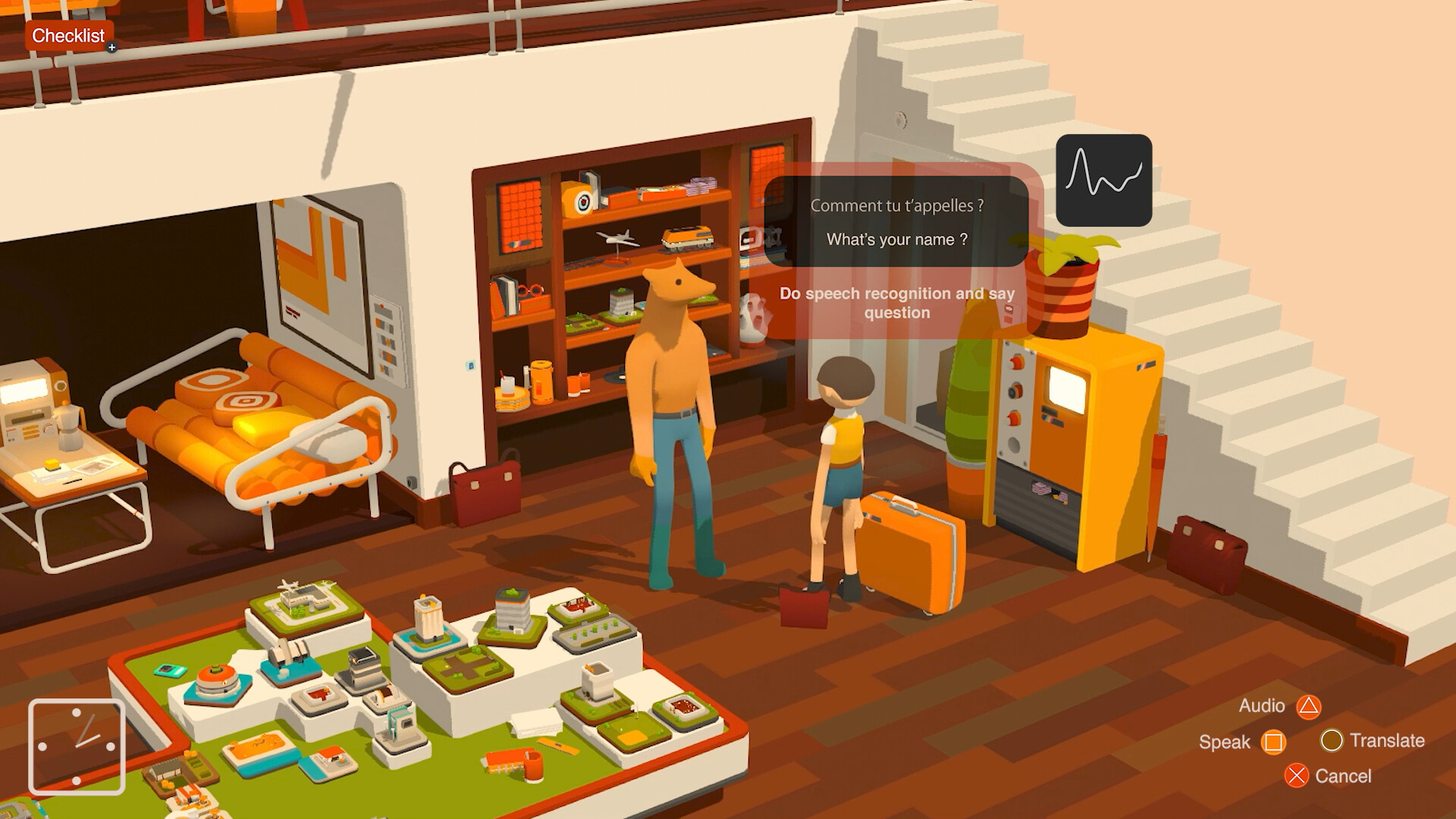Click the clock icon in the bottom-left corner

(78, 746)
